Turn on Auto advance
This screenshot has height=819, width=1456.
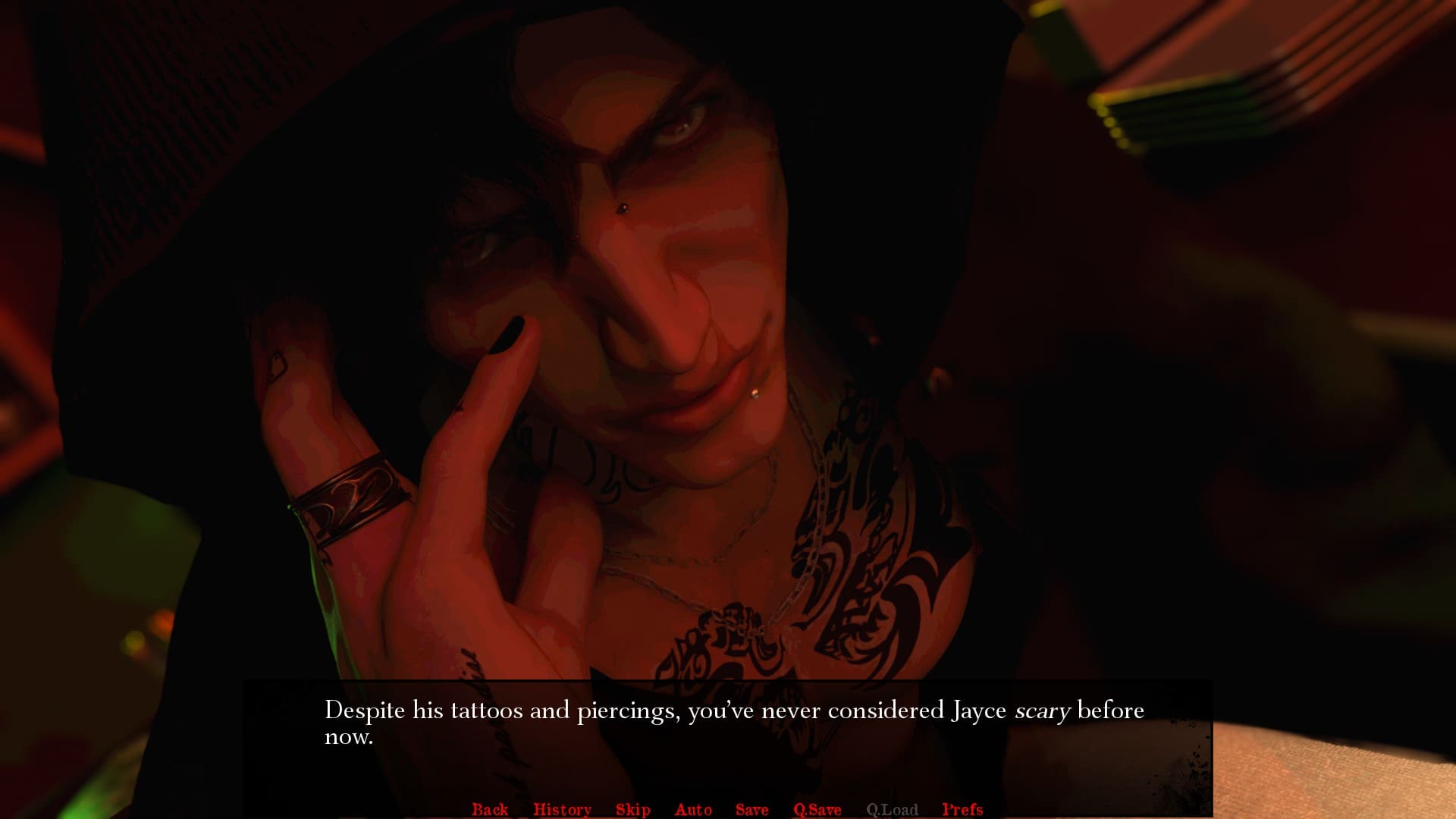pyautogui.click(x=693, y=809)
